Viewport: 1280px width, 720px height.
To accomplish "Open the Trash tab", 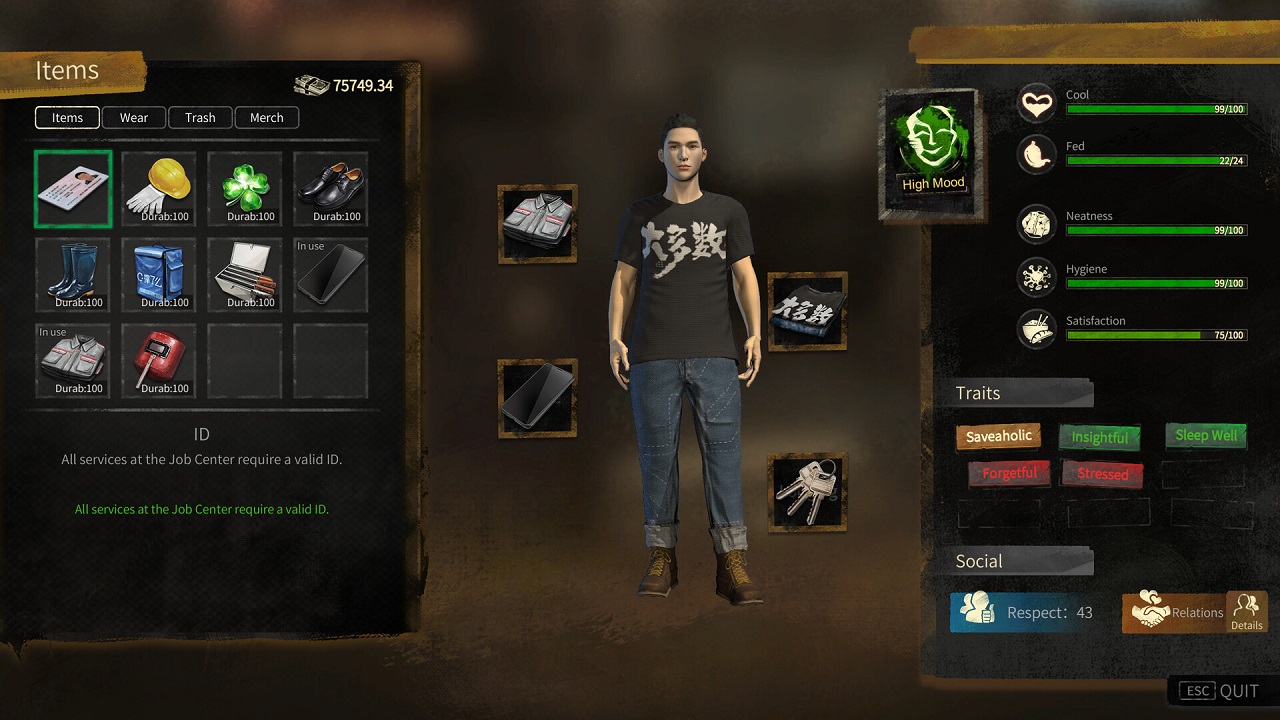I will coord(200,118).
